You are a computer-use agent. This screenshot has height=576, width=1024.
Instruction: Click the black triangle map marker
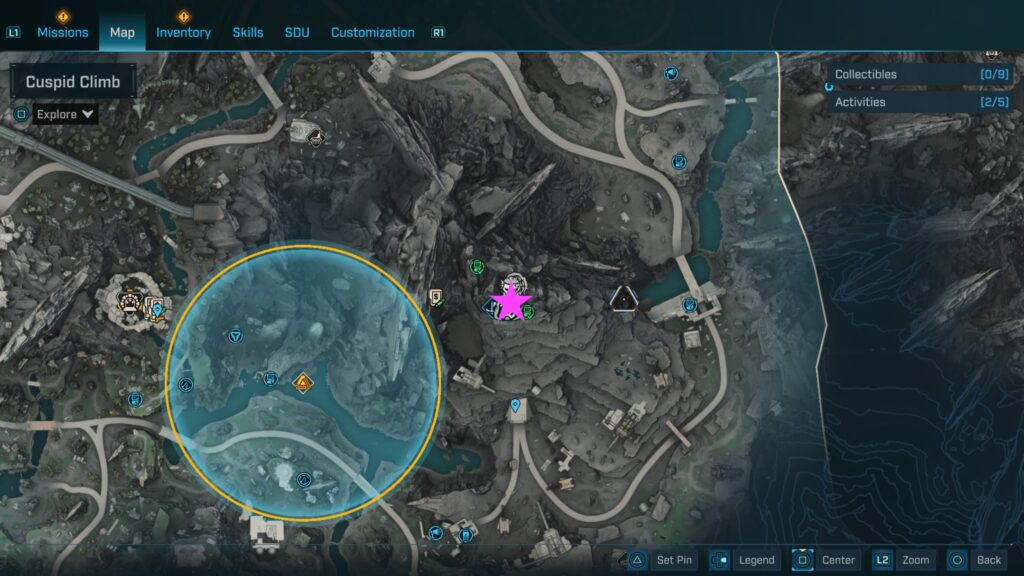pyautogui.click(x=624, y=297)
